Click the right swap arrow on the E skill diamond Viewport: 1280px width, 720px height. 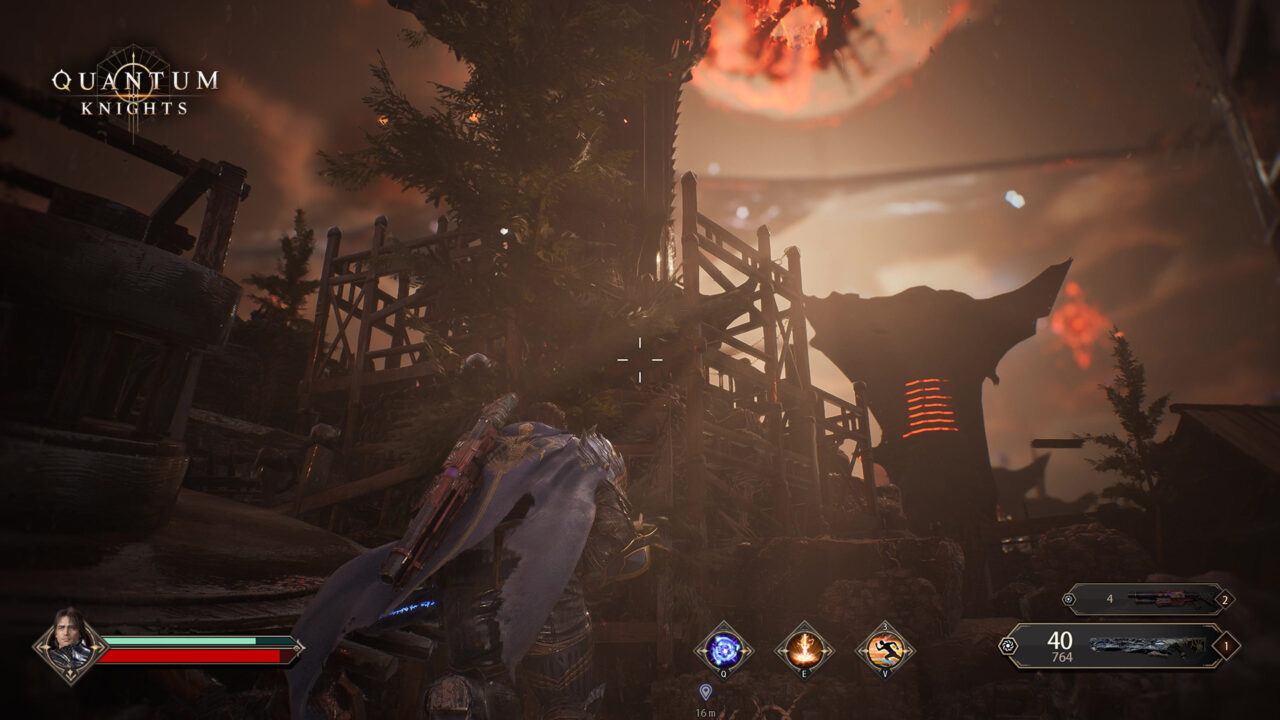tap(828, 650)
